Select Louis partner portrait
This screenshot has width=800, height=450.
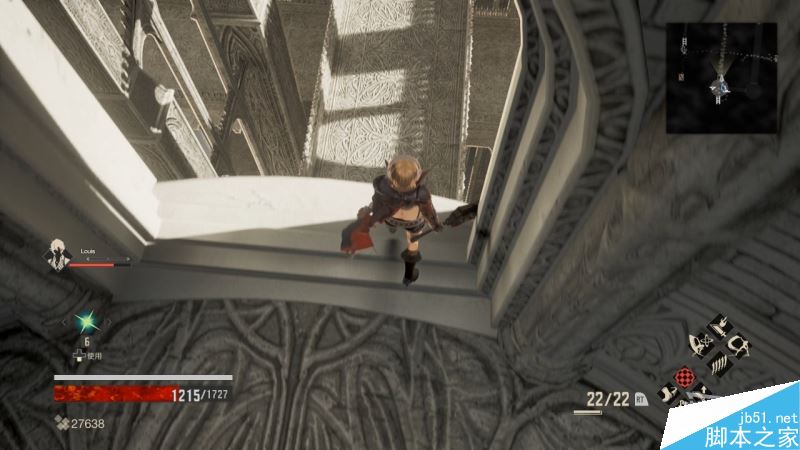[56, 256]
